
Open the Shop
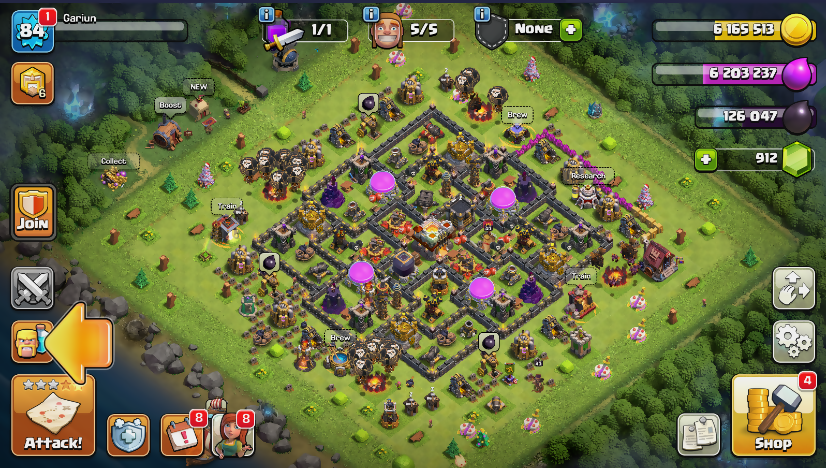click(x=772, y=415)
